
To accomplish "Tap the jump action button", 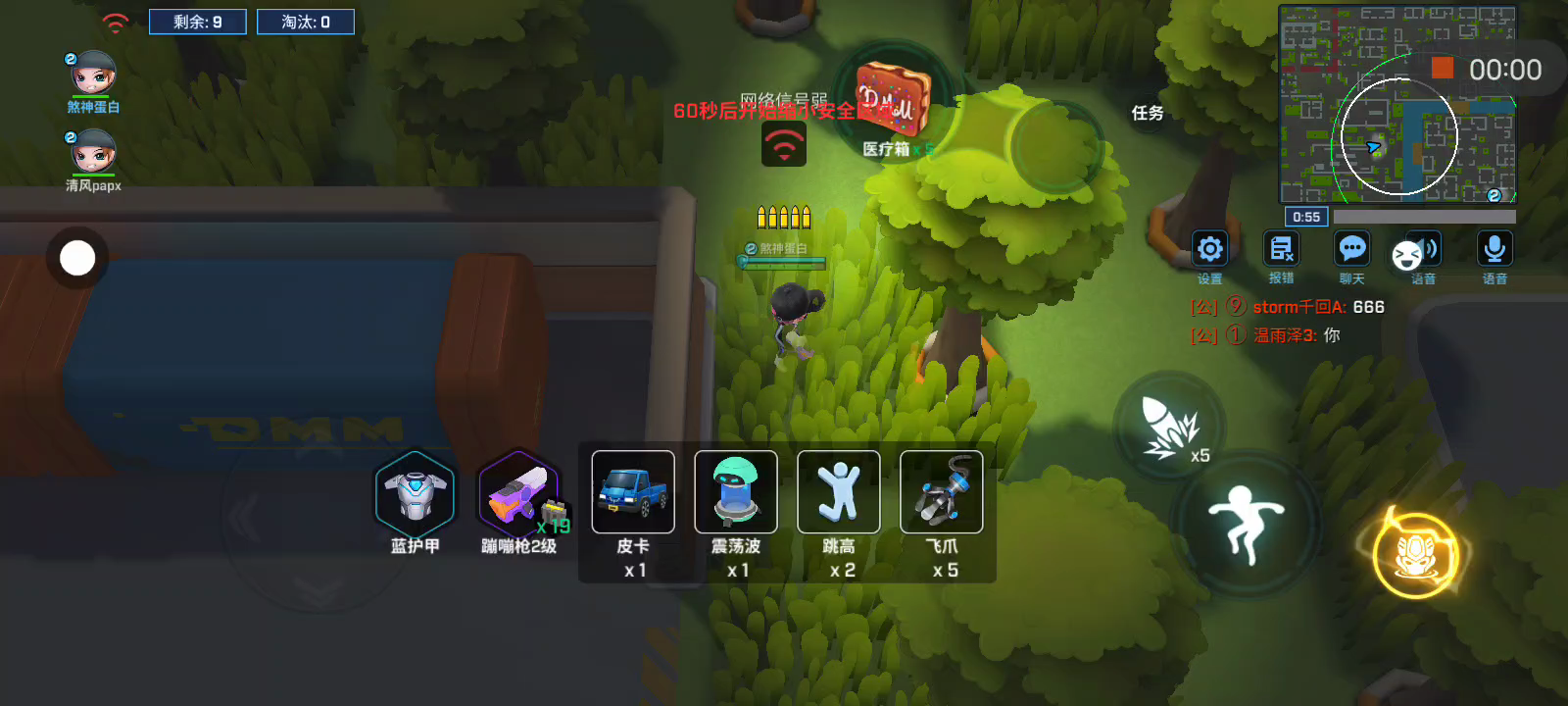I will click(x=1248, y=522).
